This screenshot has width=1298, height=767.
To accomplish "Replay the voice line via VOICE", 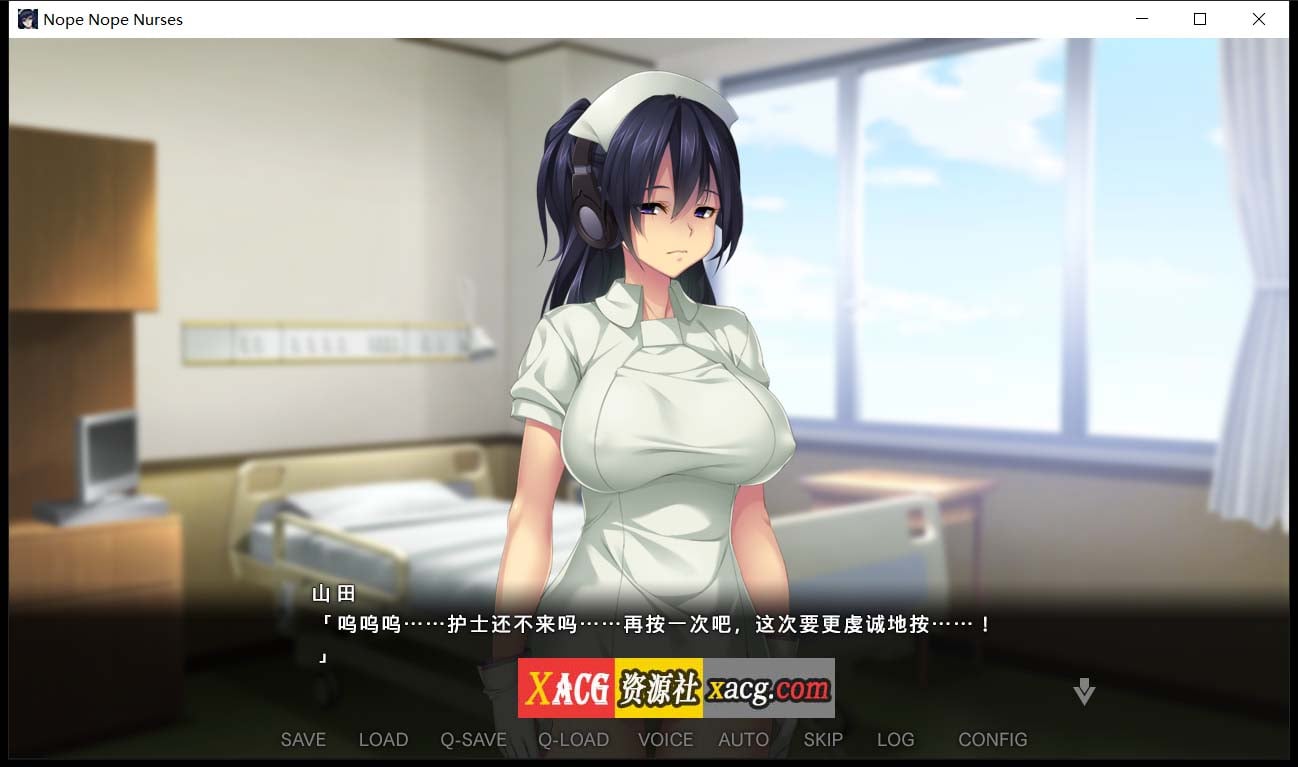I will [665, 739].
